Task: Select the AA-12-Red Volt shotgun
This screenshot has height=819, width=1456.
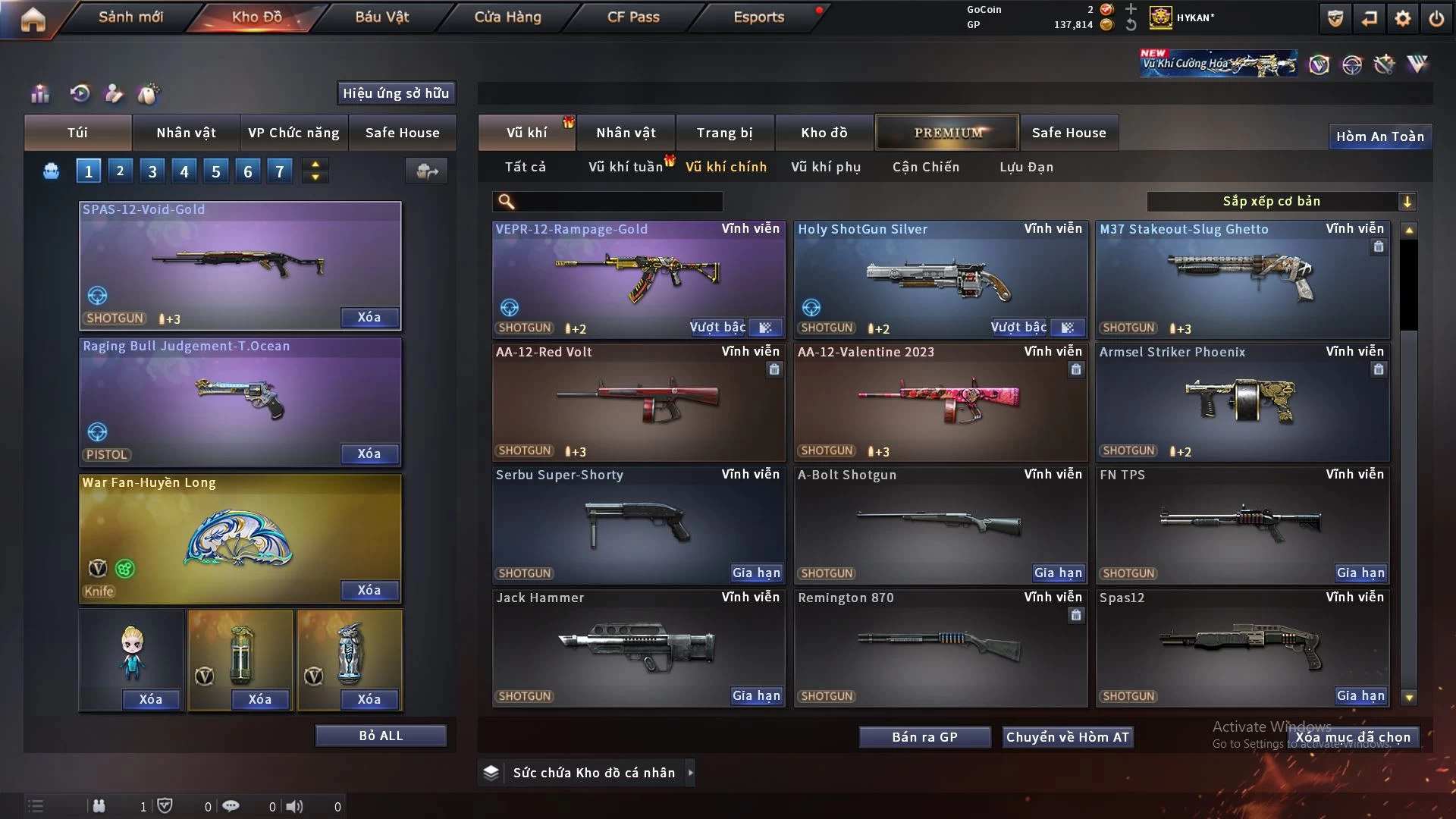Action: click(637, 402)
